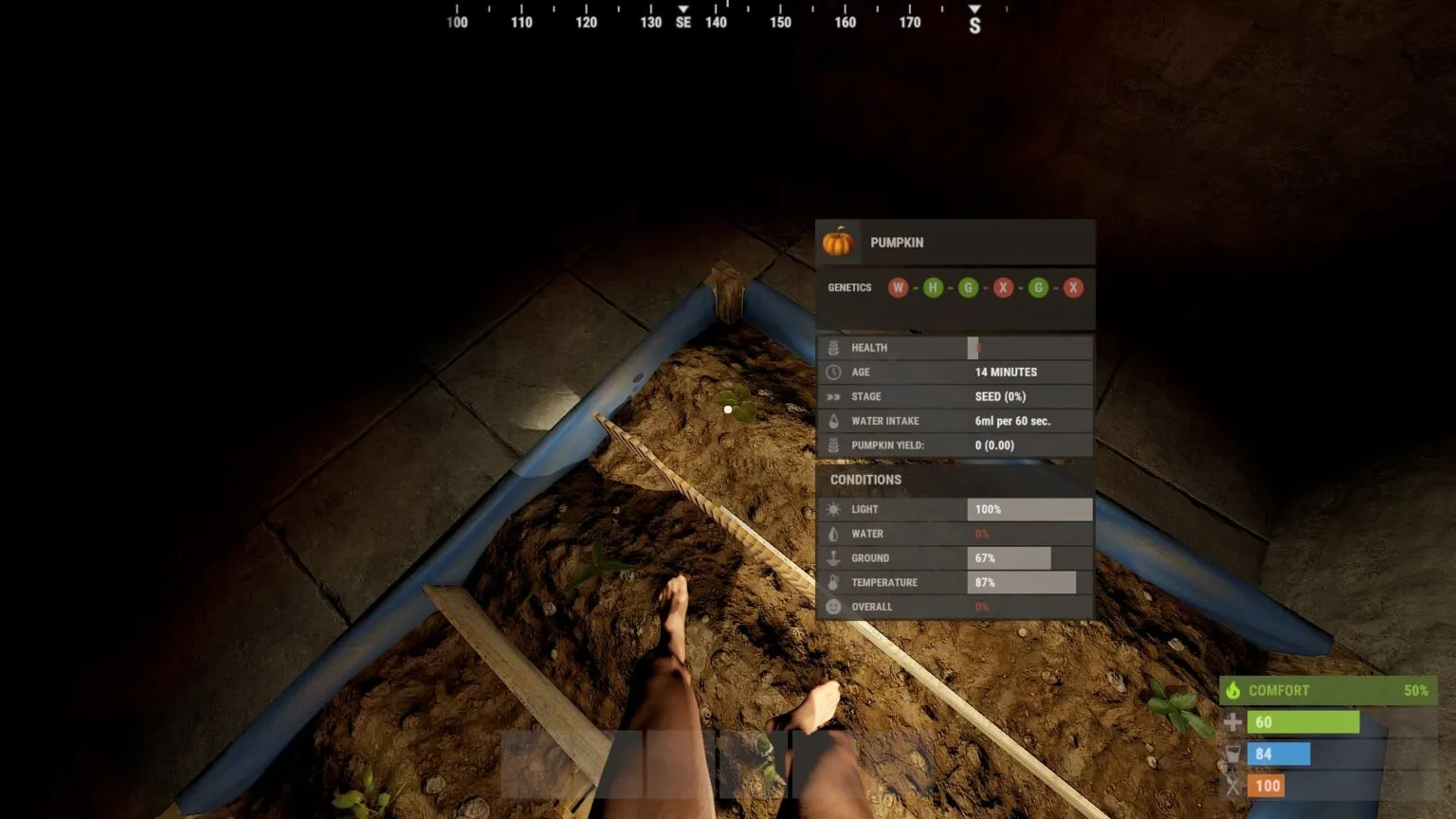The height and width of the screenshot is (819, 1456).
Task: Select the green H genetics gene
Action: pos(933,287)
